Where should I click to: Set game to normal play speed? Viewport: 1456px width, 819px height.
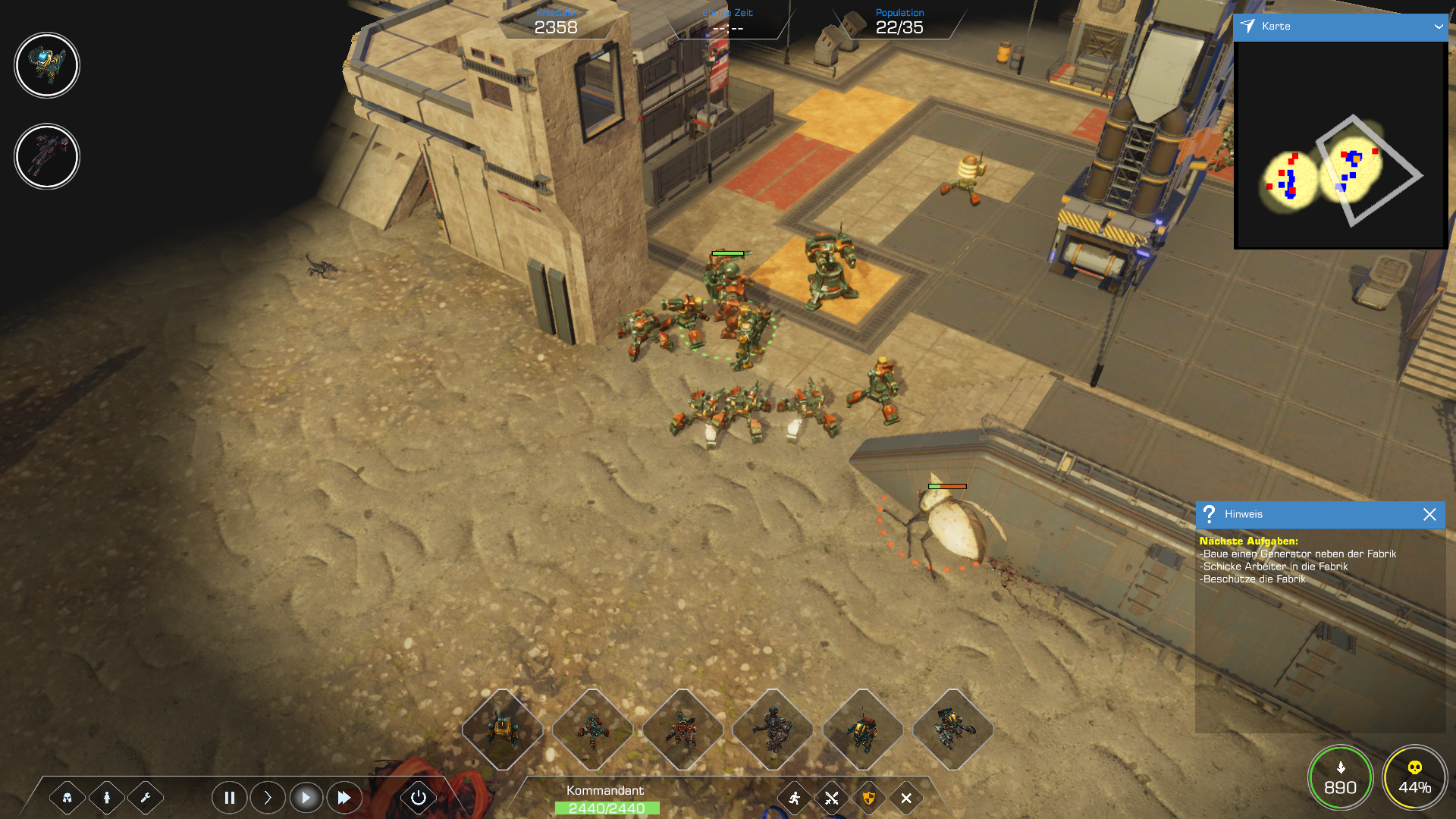pyautogui.click(x=306, y=798)
